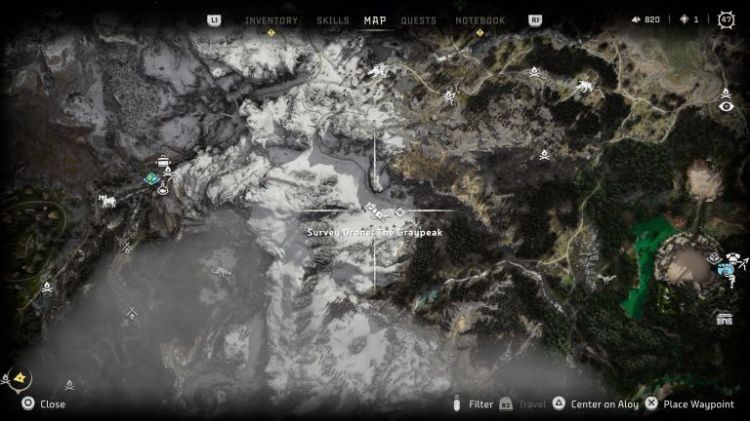This screenshot has height=421, width=750.
Task: Activate Place Waypoint
Action: 683,404
